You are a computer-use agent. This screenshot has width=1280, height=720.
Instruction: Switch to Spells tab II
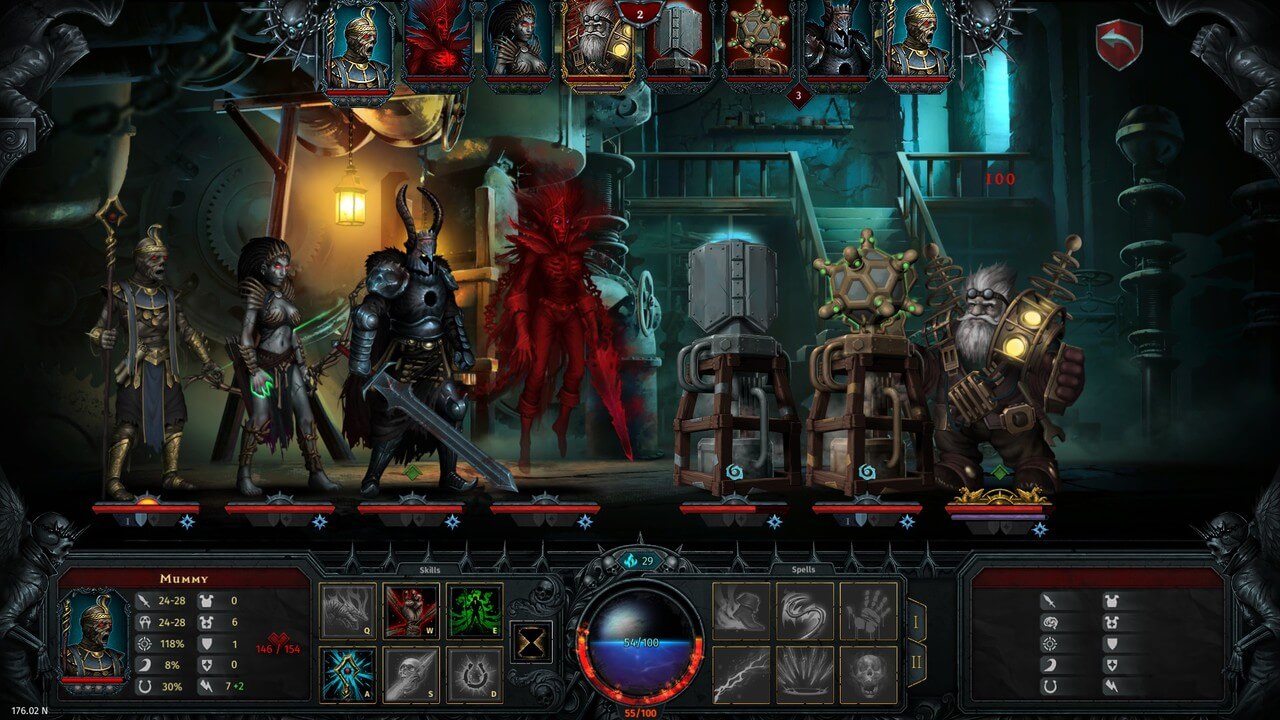tap(917, 661)
